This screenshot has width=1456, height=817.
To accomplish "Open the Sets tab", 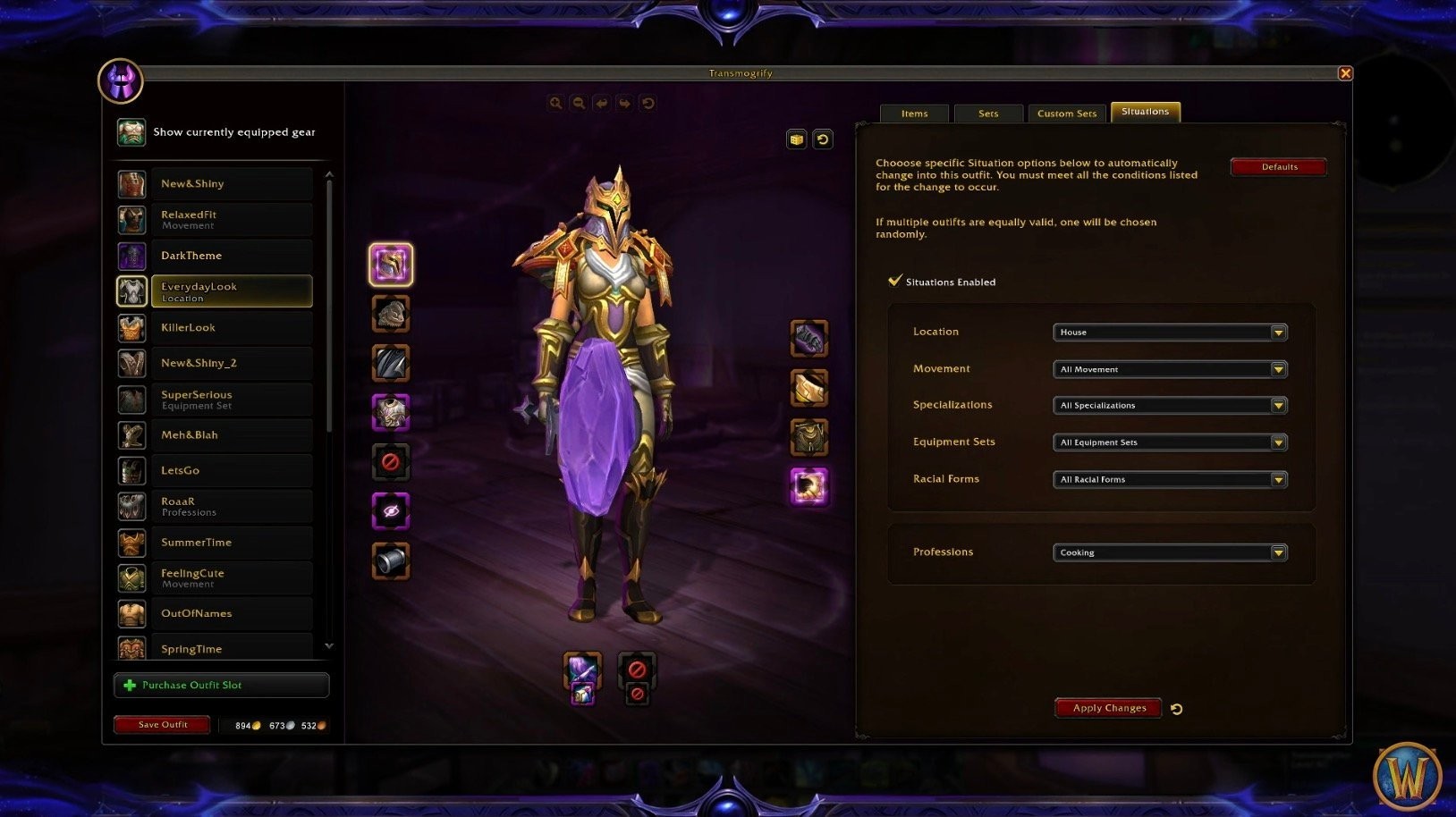I will click(x=987, y=114).
